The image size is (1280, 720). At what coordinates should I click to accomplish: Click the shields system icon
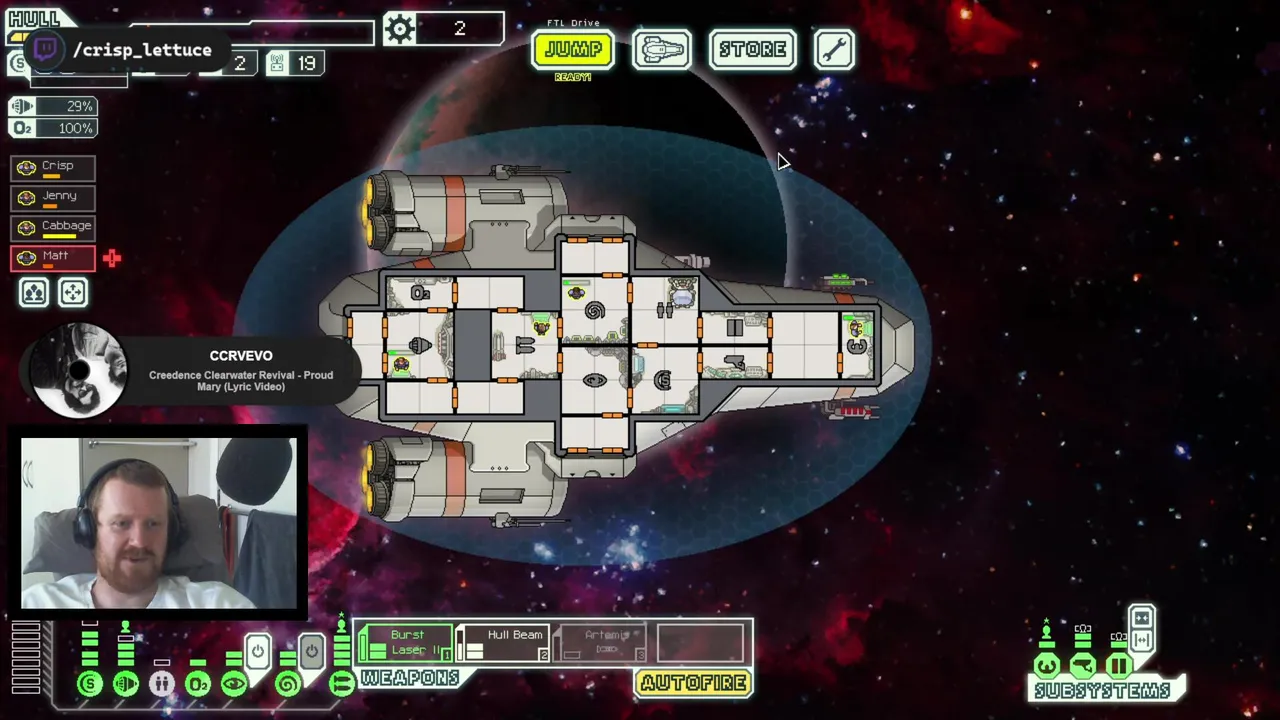tap(90, 685)
